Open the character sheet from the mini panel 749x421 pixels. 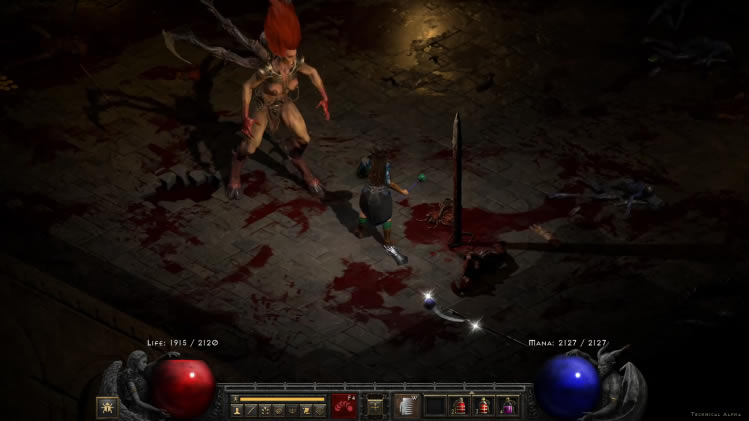point(237,410)
